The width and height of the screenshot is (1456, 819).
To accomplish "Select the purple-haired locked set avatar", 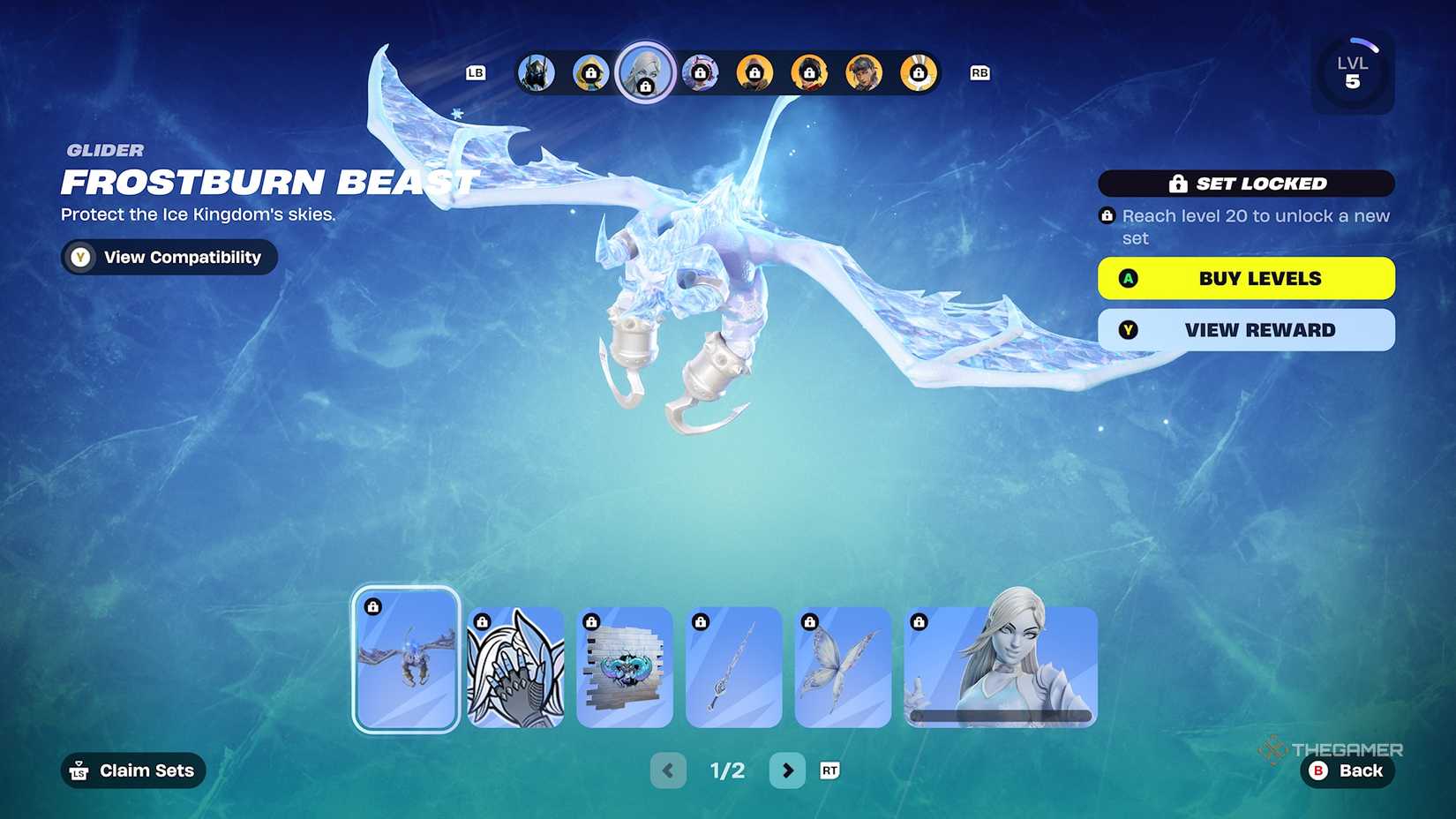I will click(700, 73).
